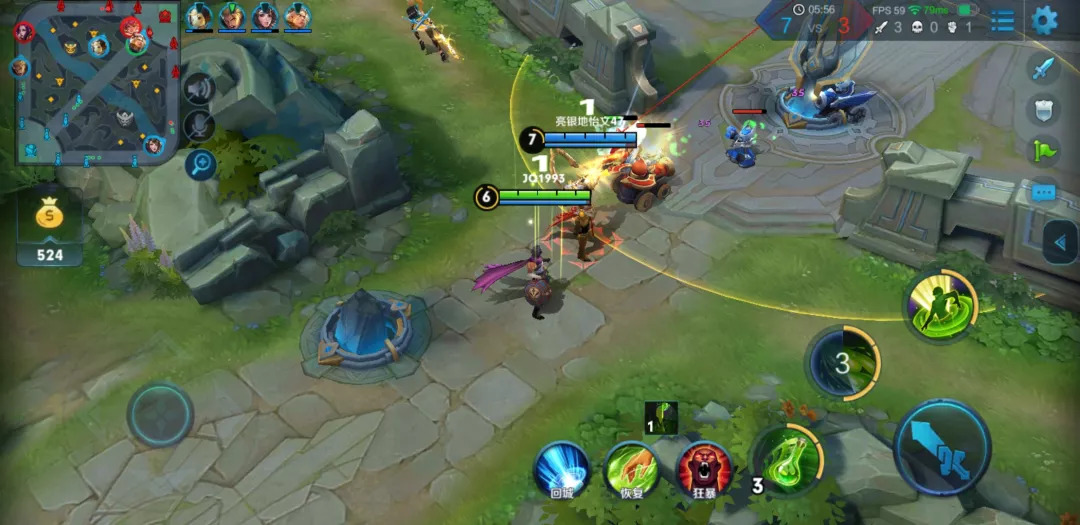The width and height of the screenshot is (1080, 525).
Task: Click the magnifying glass map zoom button
Action: point(200,164)
